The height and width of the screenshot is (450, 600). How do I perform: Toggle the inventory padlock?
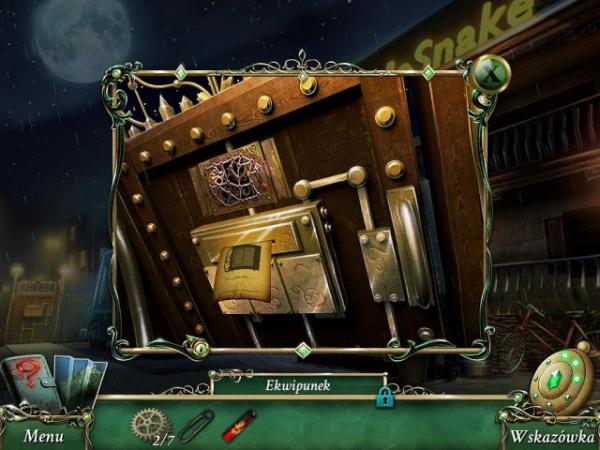[x=383, y=398]
